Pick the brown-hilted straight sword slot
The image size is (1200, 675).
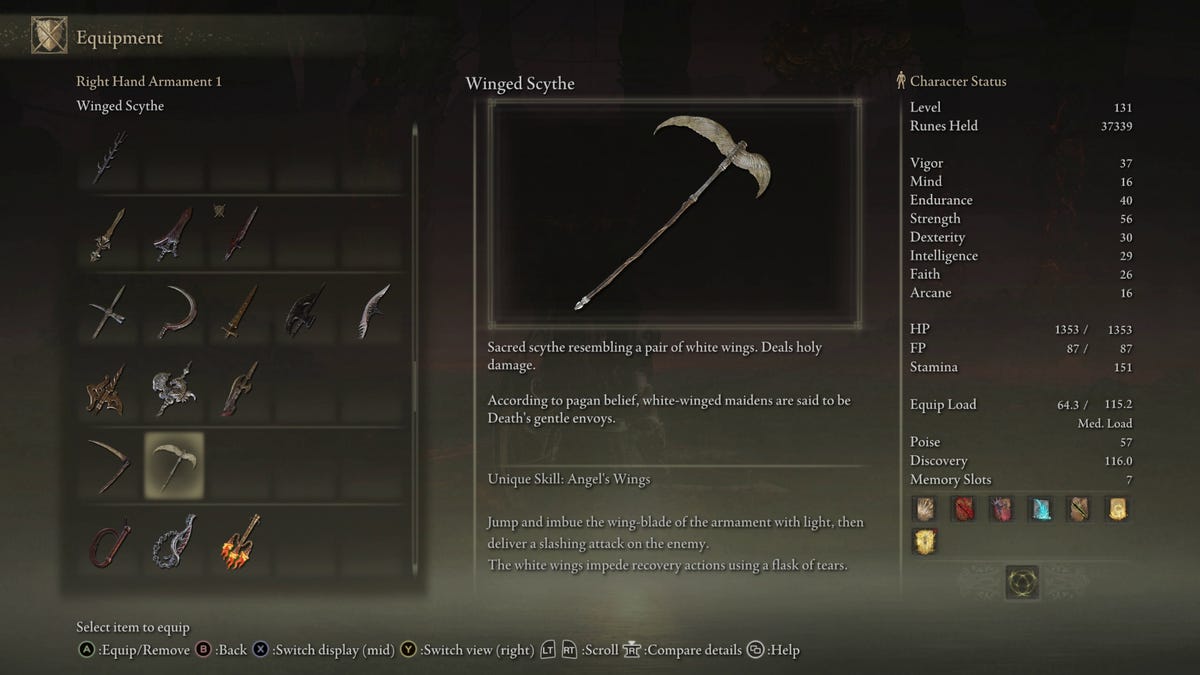coord(241,312)
